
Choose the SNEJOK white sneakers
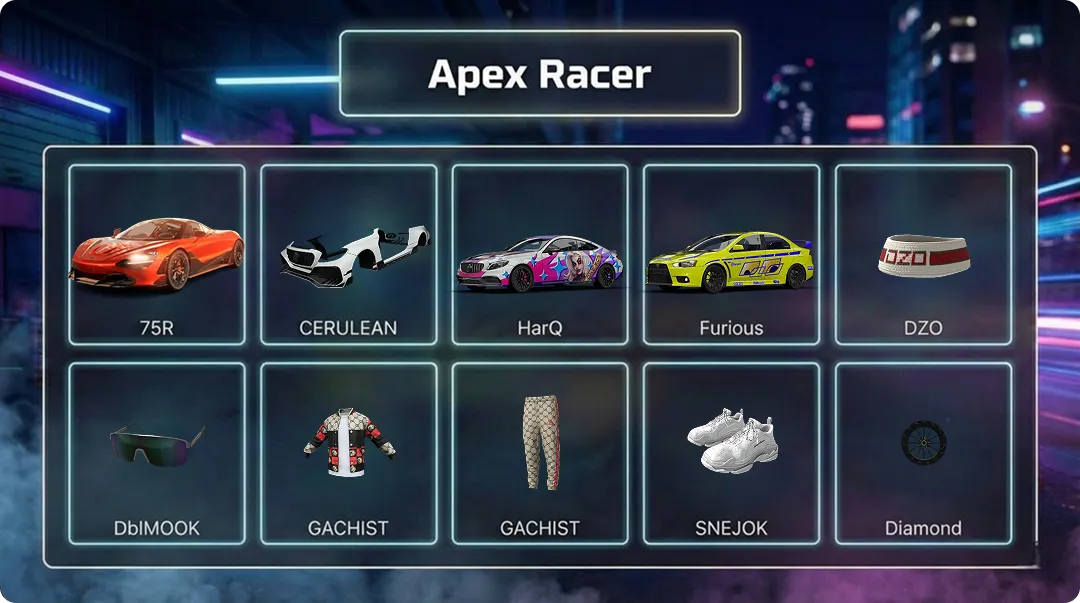pos(731,453)
